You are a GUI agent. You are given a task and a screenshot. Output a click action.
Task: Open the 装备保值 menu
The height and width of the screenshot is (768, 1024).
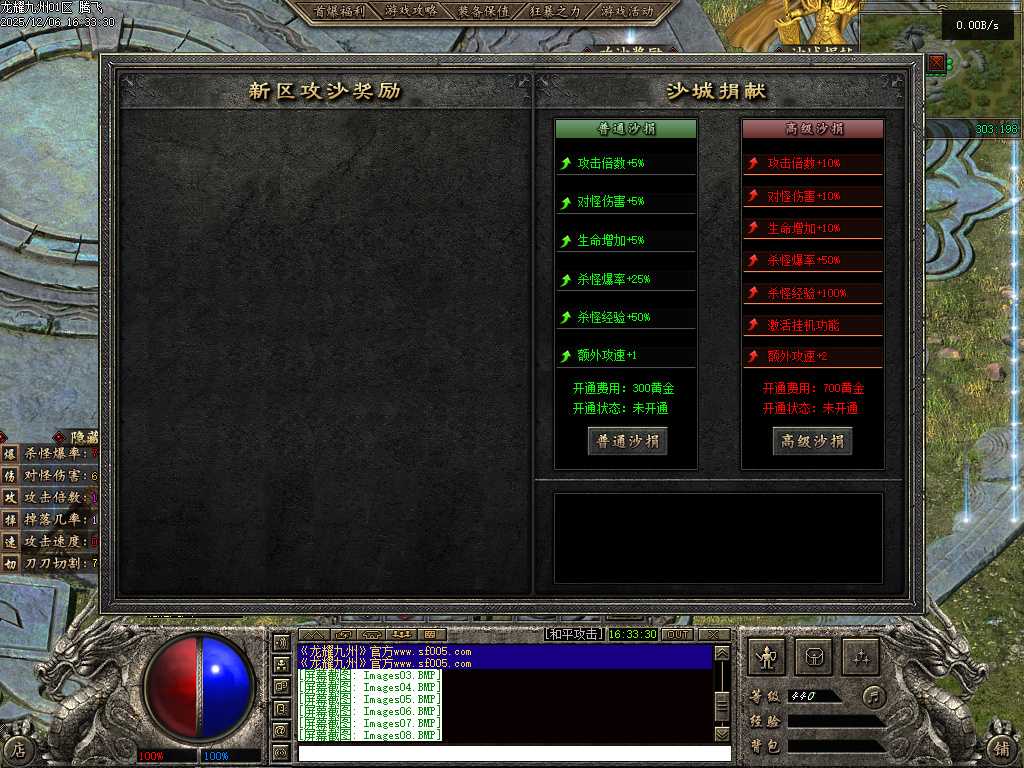pos(483,11)
